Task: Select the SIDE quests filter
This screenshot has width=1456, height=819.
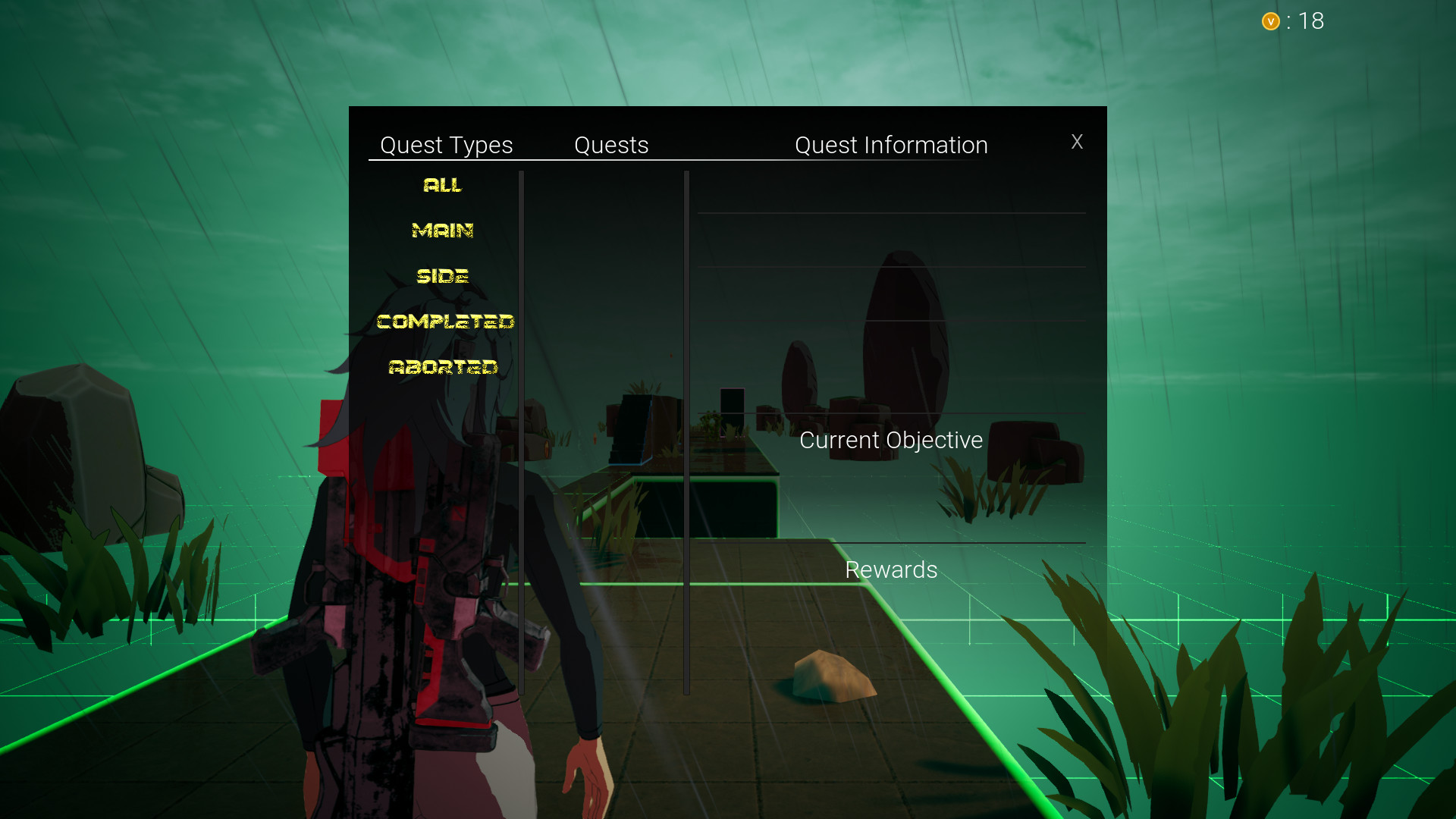Action: 444,275
